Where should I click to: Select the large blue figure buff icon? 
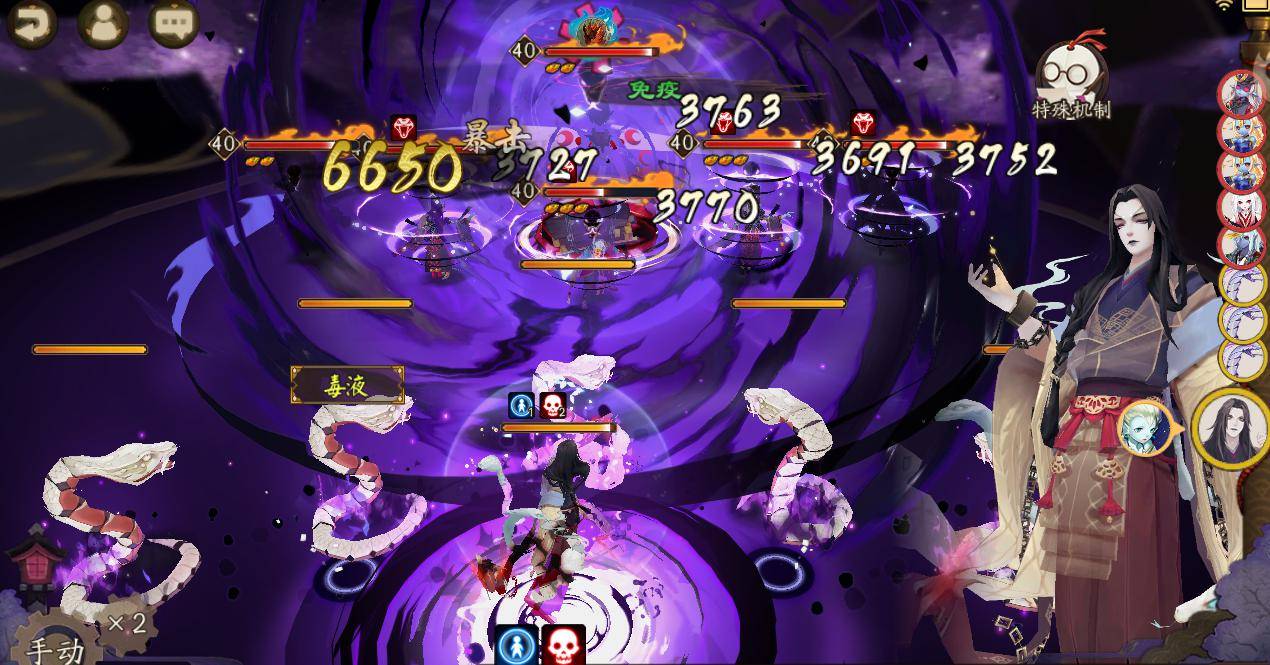coord(518,645)
